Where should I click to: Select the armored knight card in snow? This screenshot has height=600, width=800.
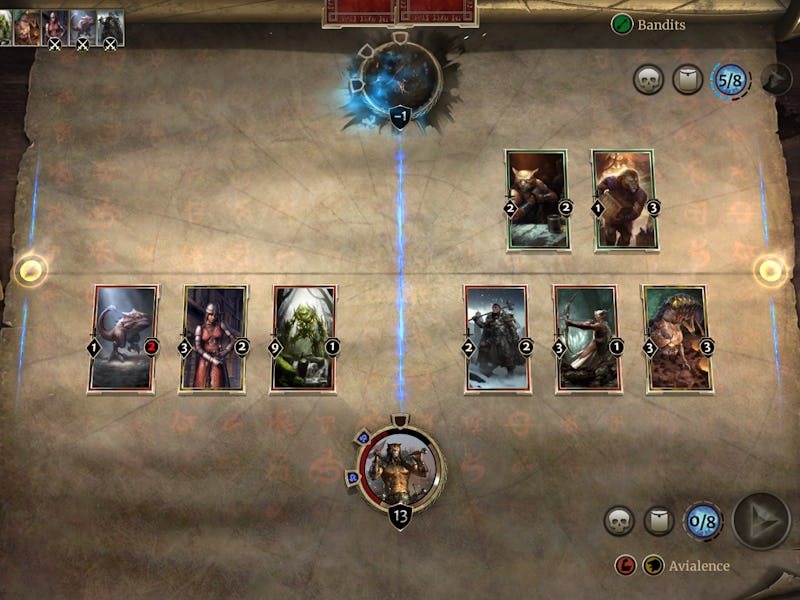[496, 337]
